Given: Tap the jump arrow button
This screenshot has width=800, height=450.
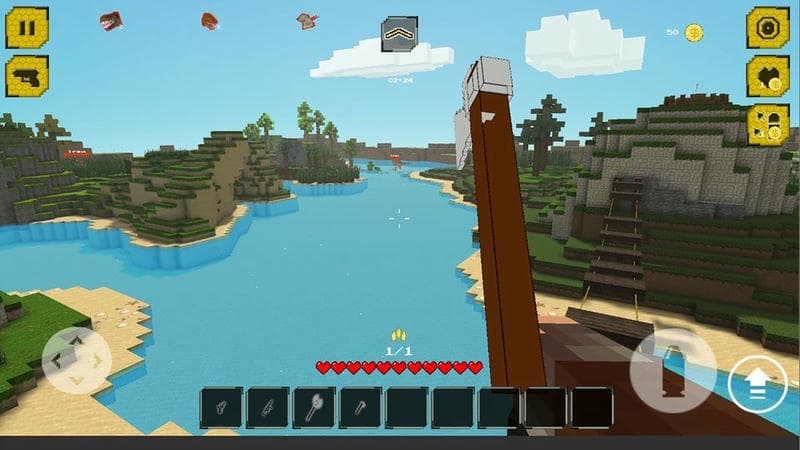Looking at the screenshot, I should point(757,384).
